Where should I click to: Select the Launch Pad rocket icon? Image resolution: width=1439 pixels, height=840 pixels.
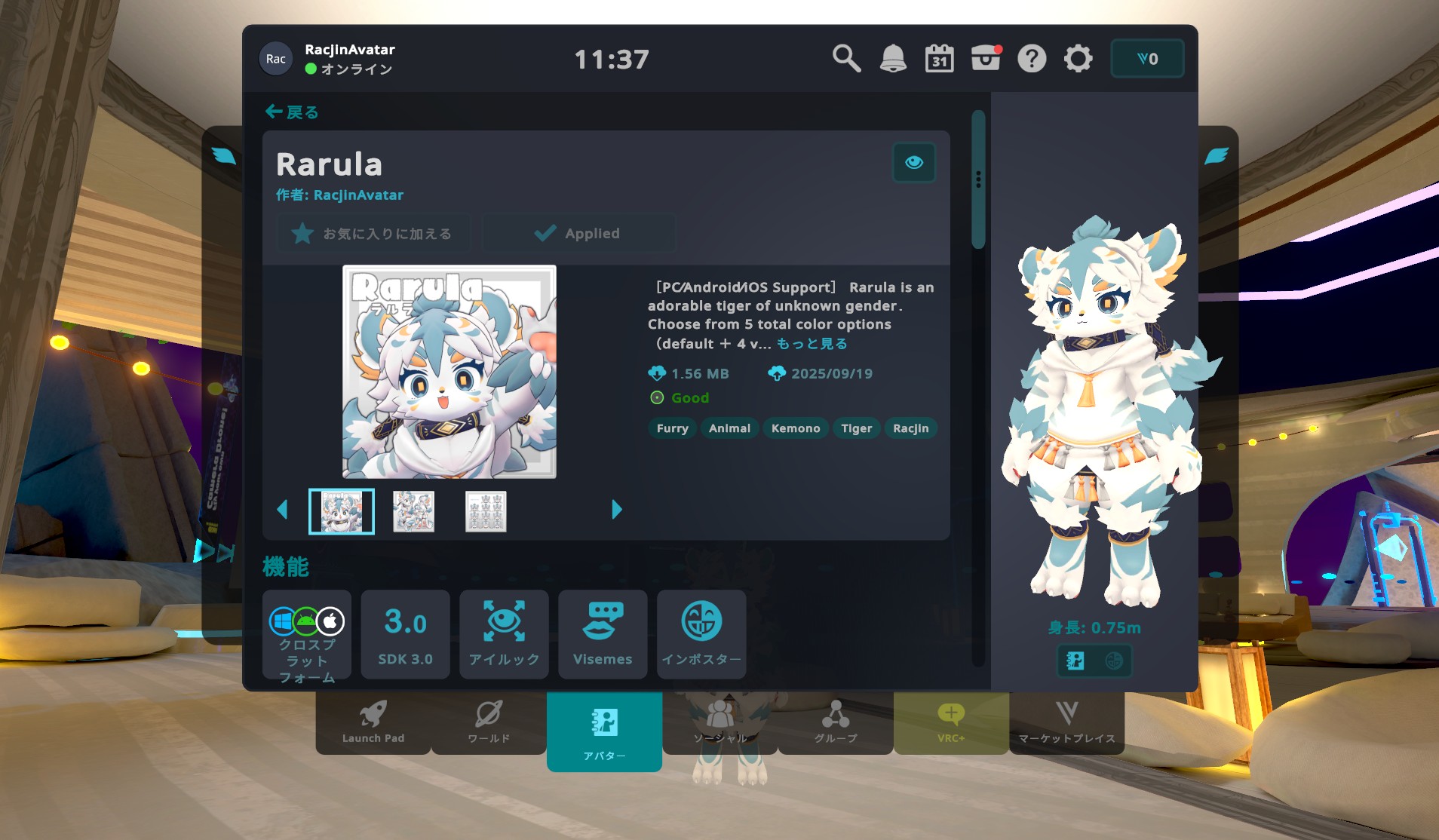click(373, 720)
